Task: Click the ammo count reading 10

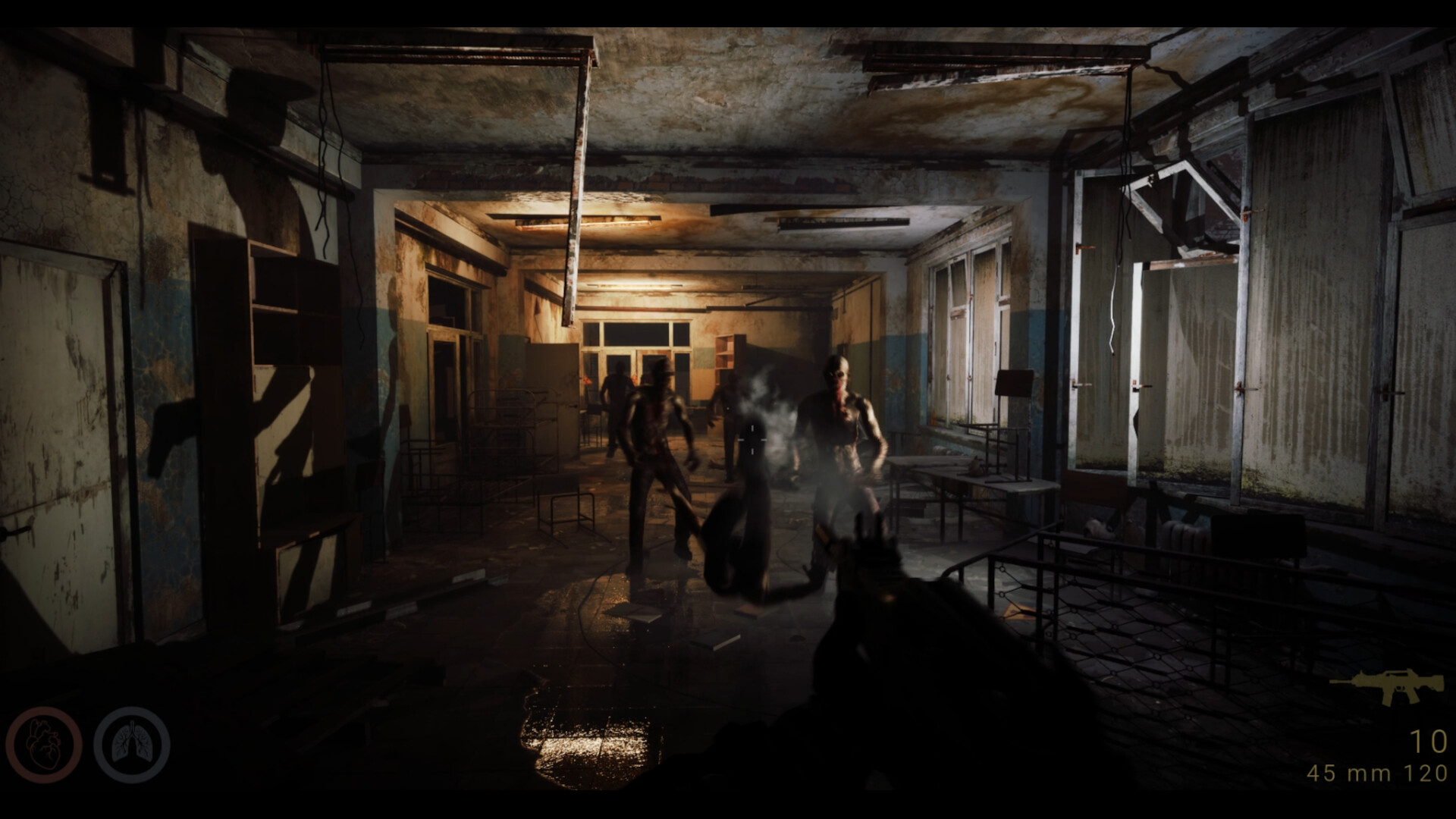Action: click(1430, 739)
